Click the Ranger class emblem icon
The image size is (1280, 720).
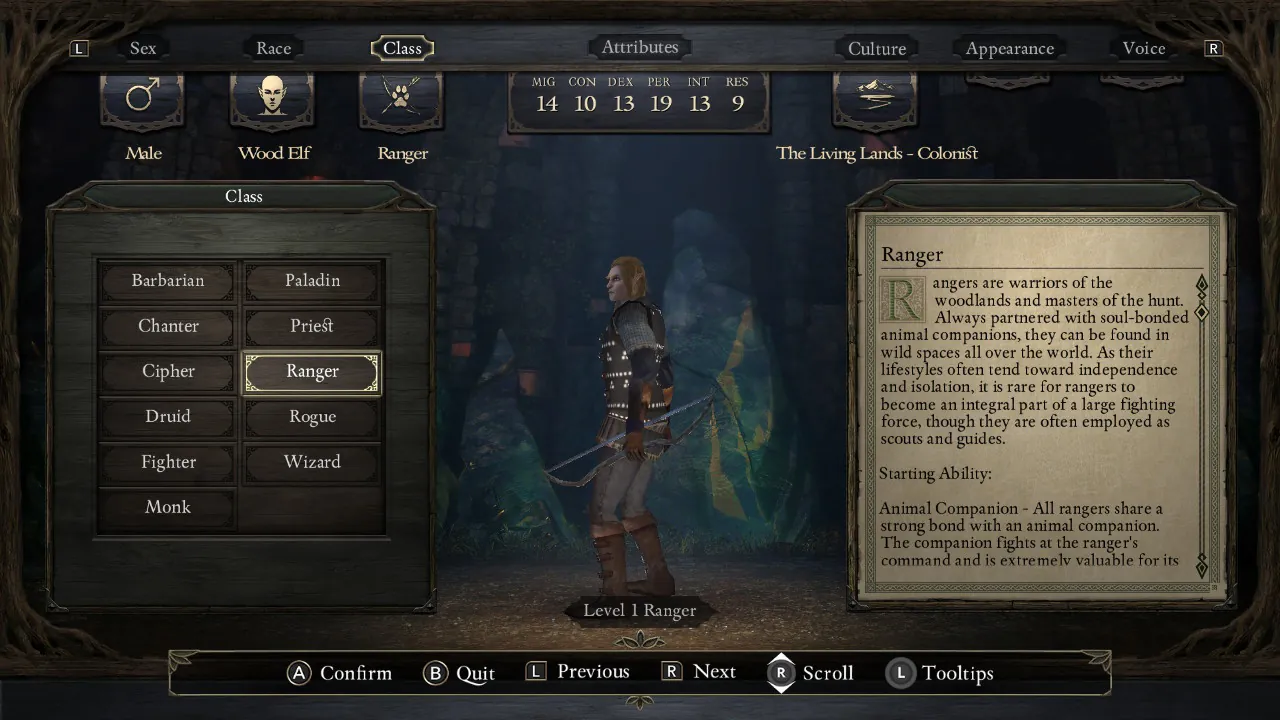click(402, 98)
